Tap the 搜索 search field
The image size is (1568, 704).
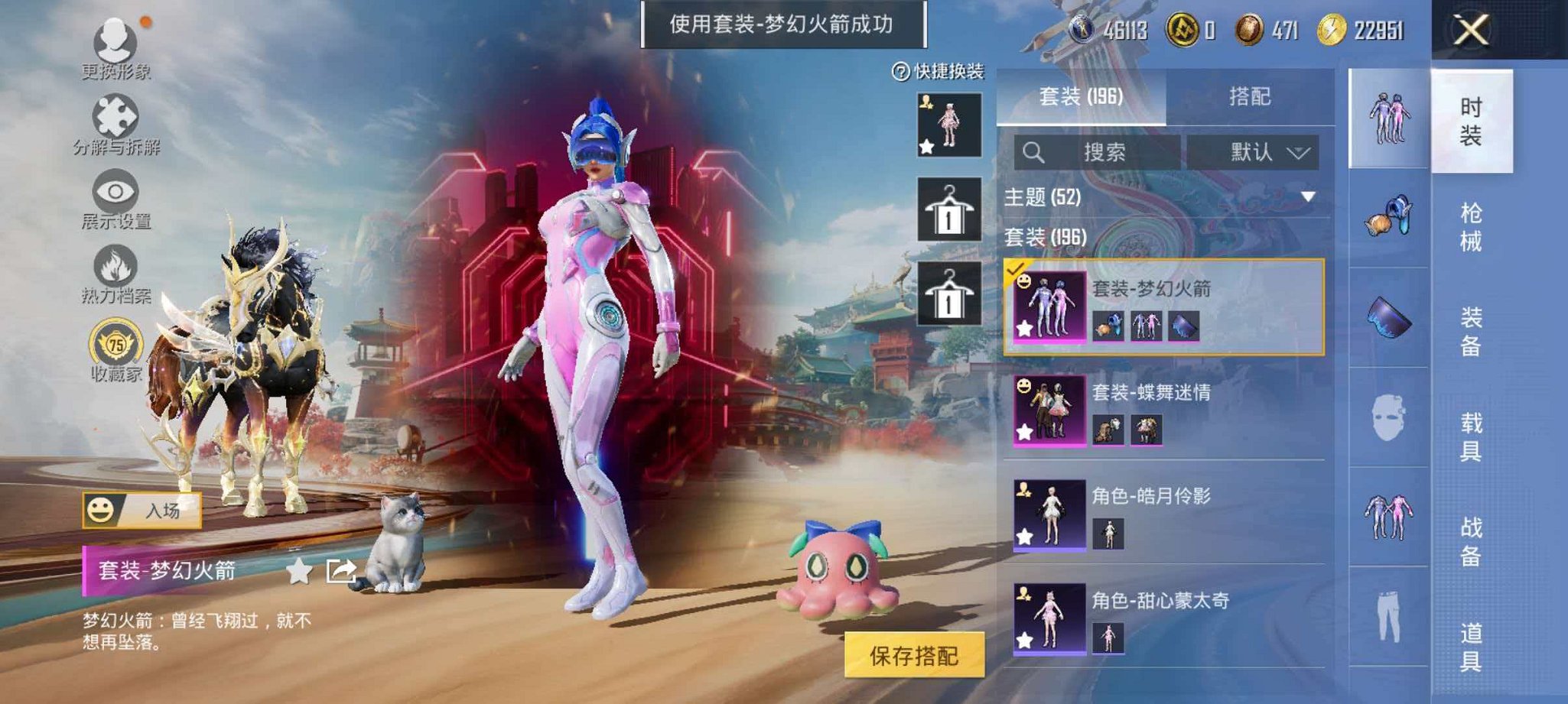(x=1101, y=151)
